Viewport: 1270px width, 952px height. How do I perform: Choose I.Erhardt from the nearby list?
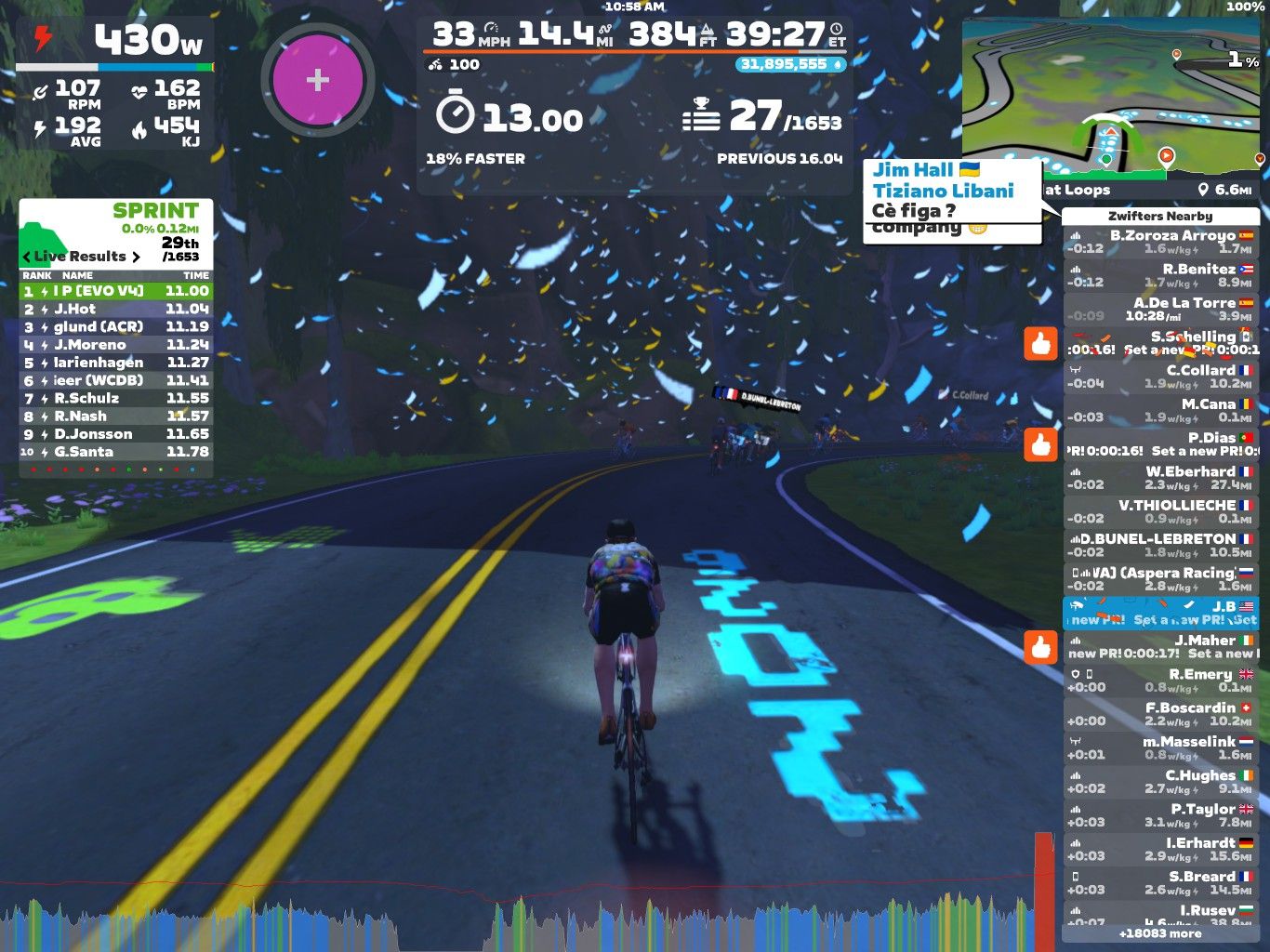(x=1160, y=849)
